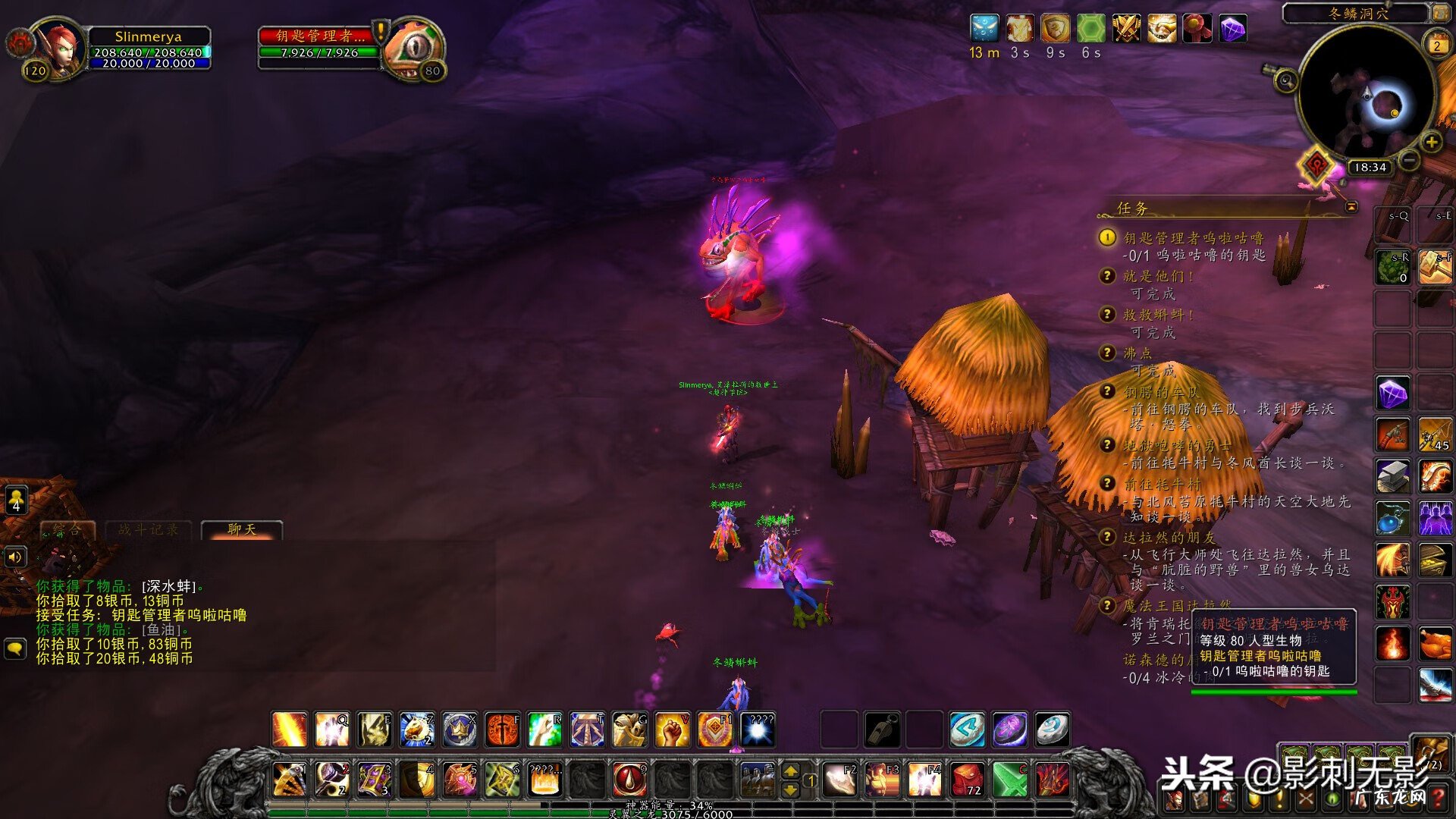Select the 达拉然的朋友 quest entry
This screenshot has height=819, width=1456.
[x=1169, y=538]
